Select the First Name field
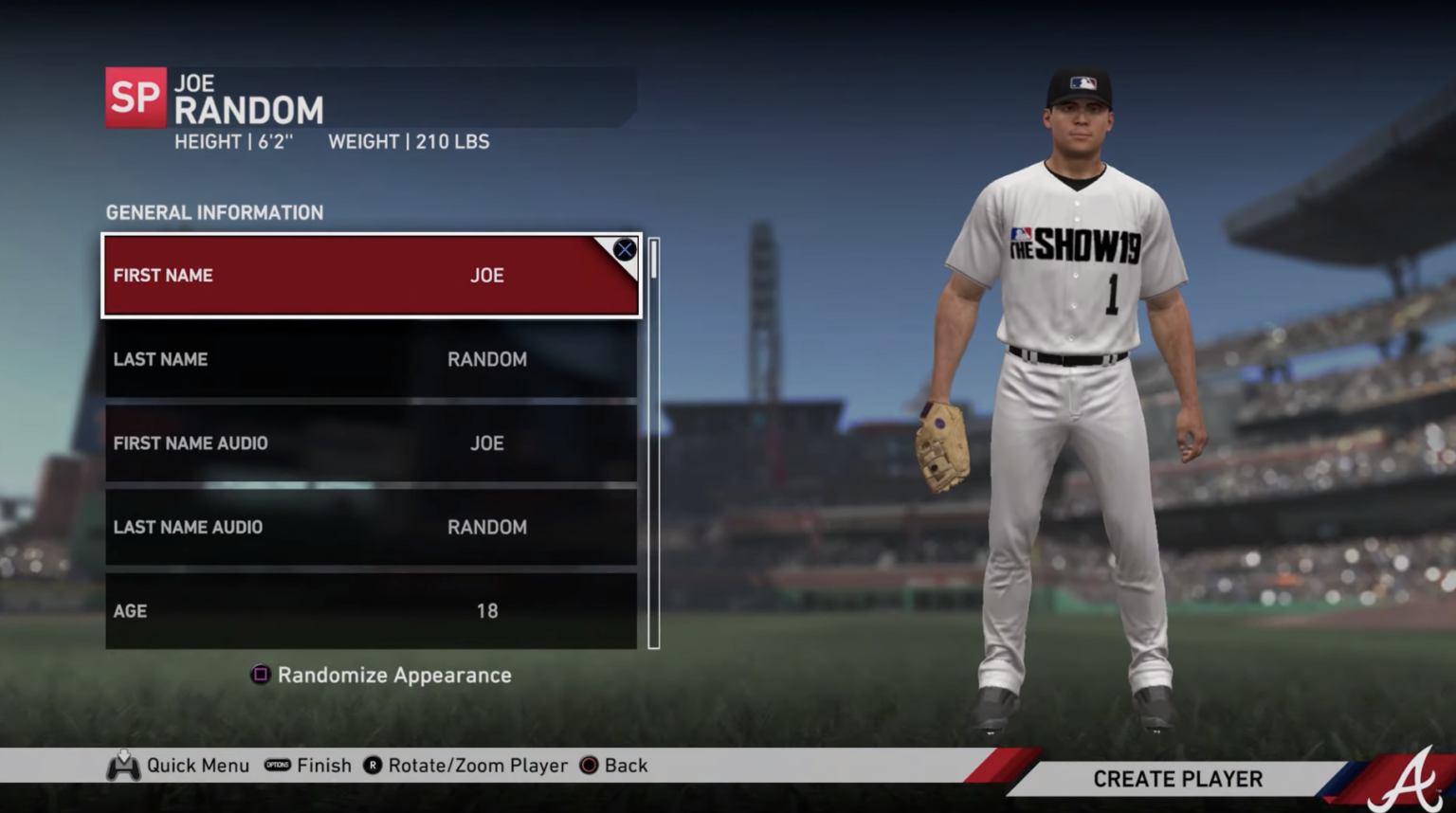The image size is (1456, 813). click(371, 276)
